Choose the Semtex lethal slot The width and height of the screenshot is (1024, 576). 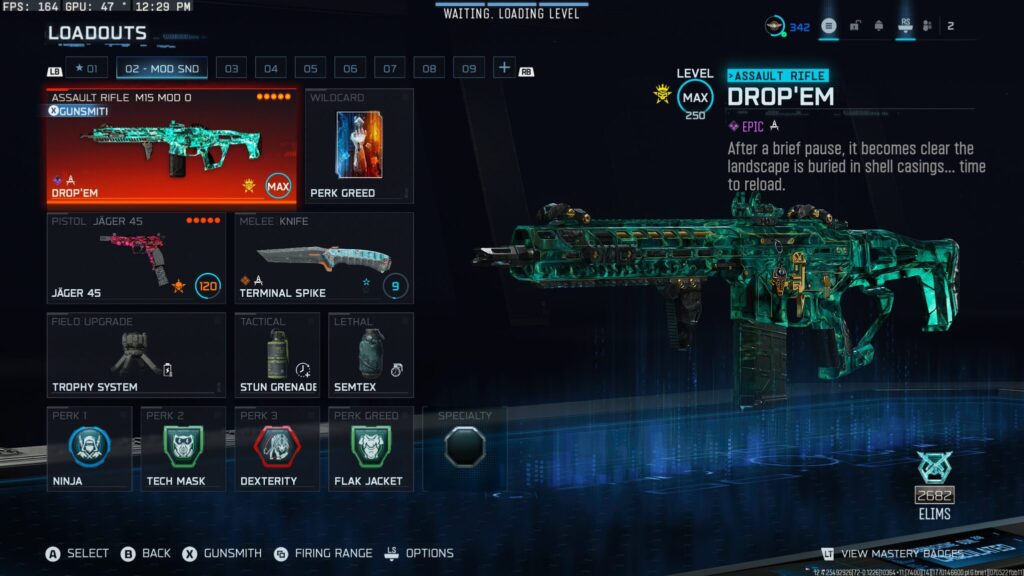click(x=371, y=356)
